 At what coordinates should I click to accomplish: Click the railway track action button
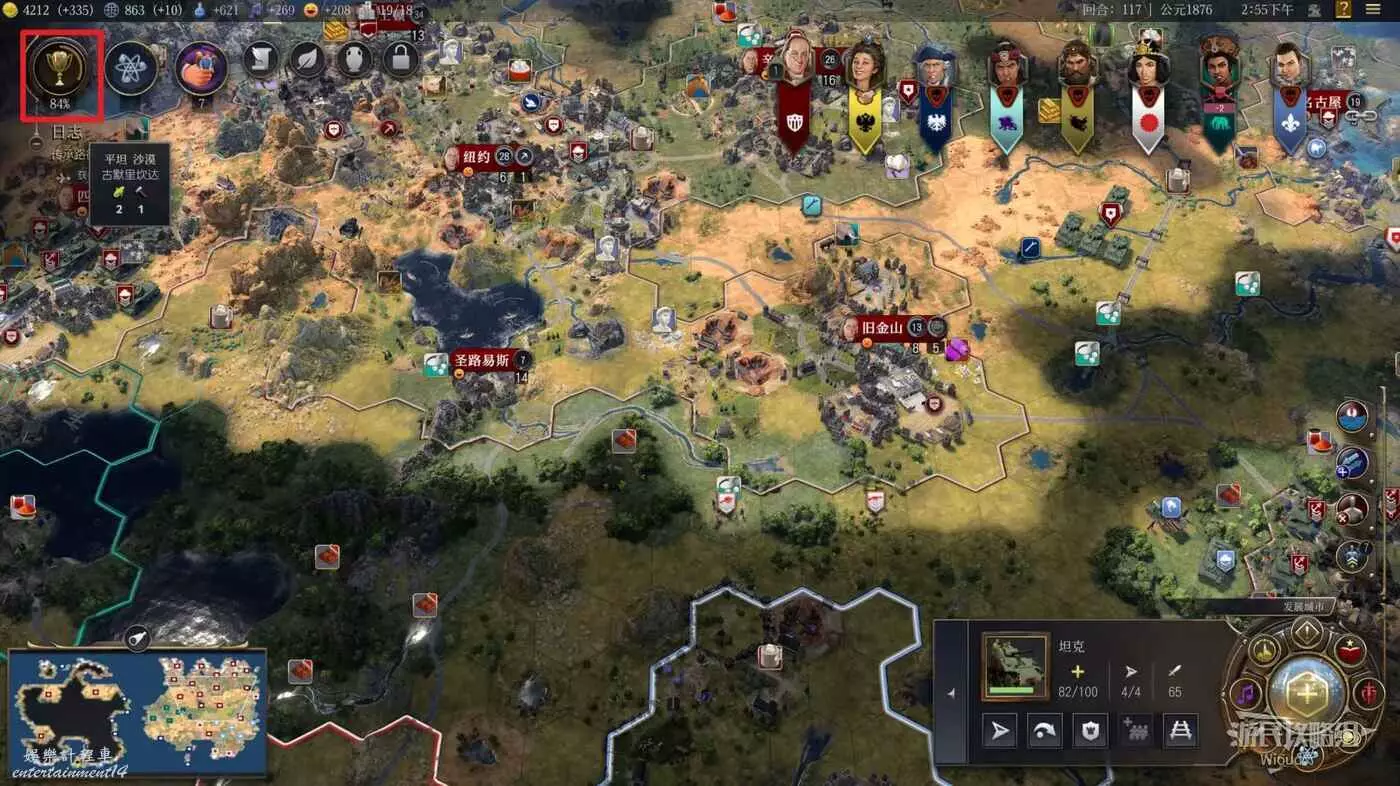click(1181, 731)
